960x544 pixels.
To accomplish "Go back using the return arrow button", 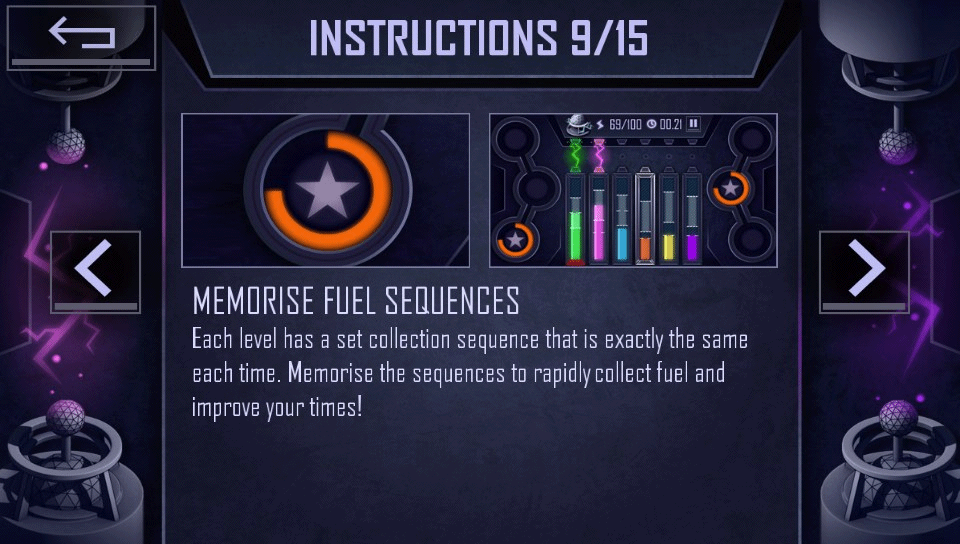I will tap(82, 37).
